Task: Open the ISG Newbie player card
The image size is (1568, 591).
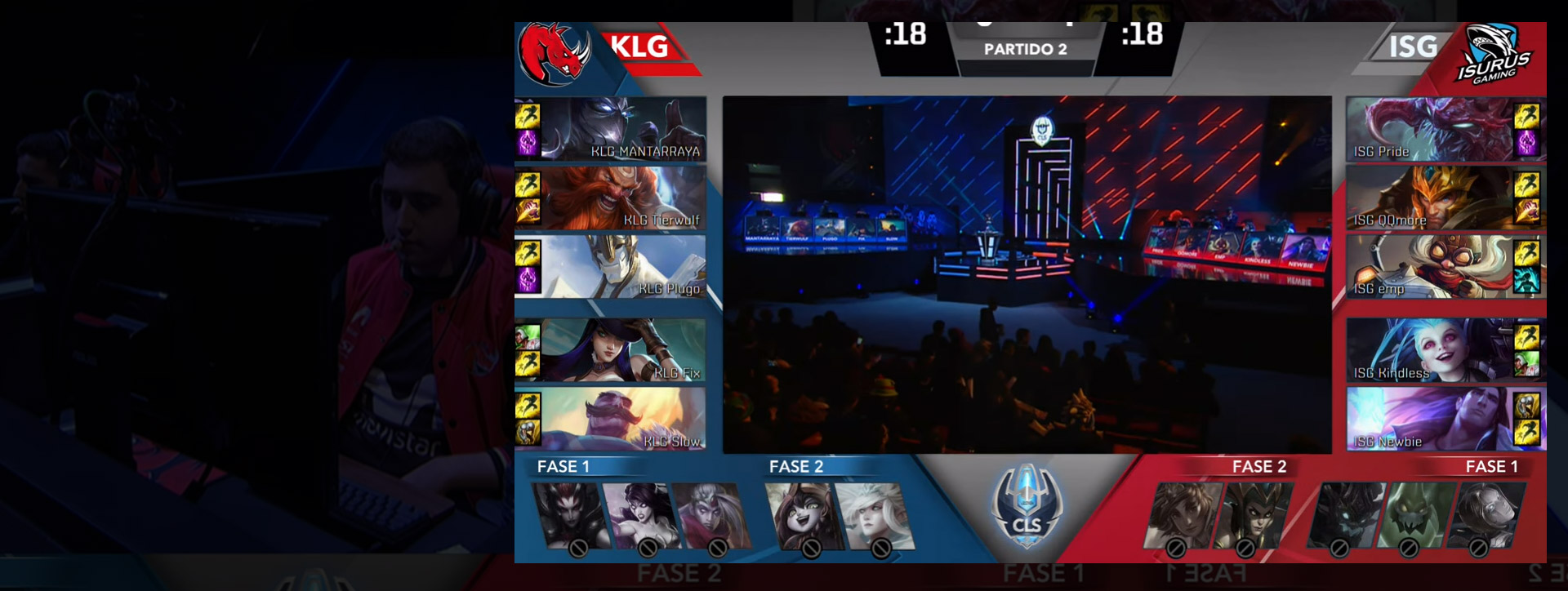Action: (x=1430, y=419)
